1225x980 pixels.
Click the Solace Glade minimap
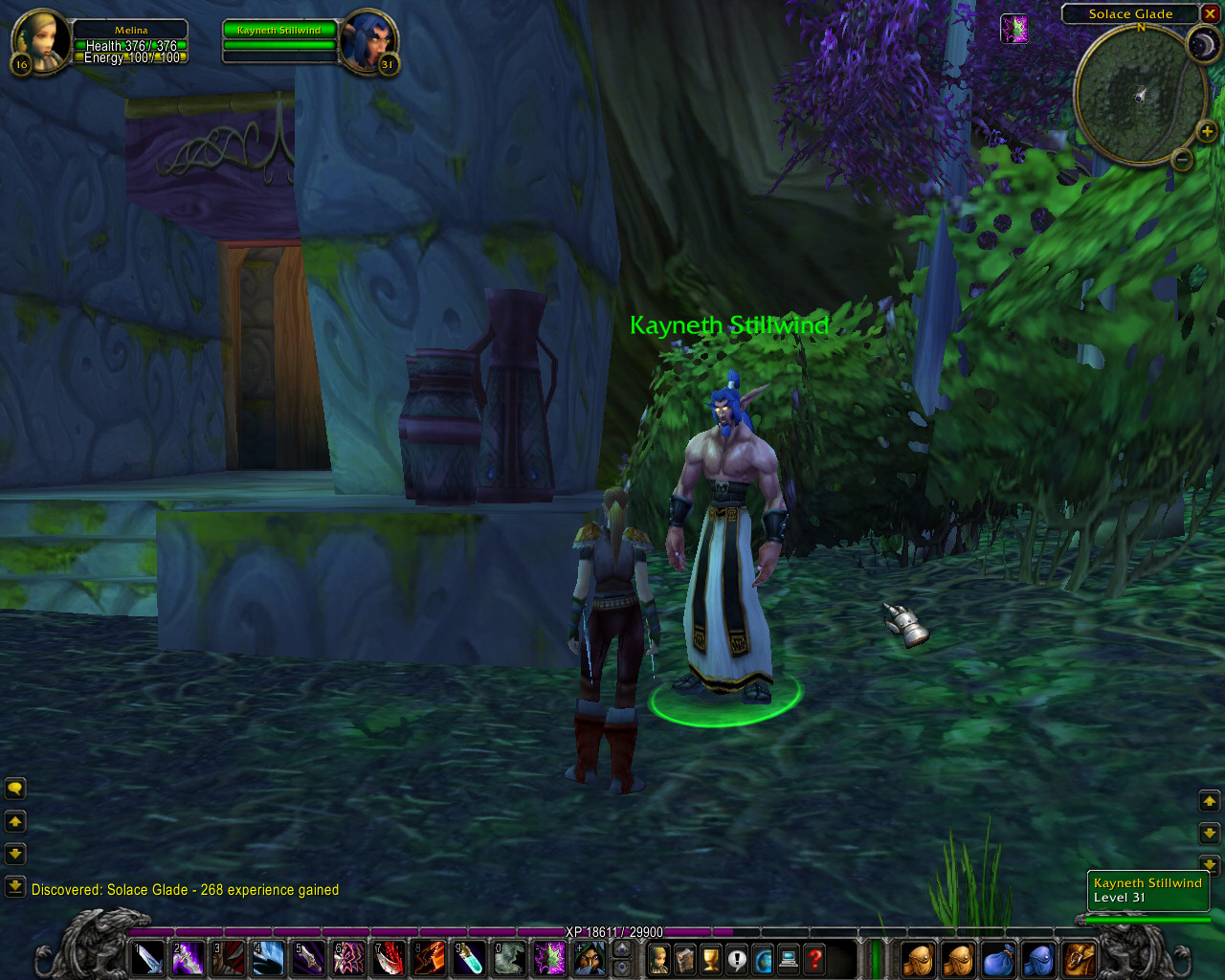click(1139, 94)
